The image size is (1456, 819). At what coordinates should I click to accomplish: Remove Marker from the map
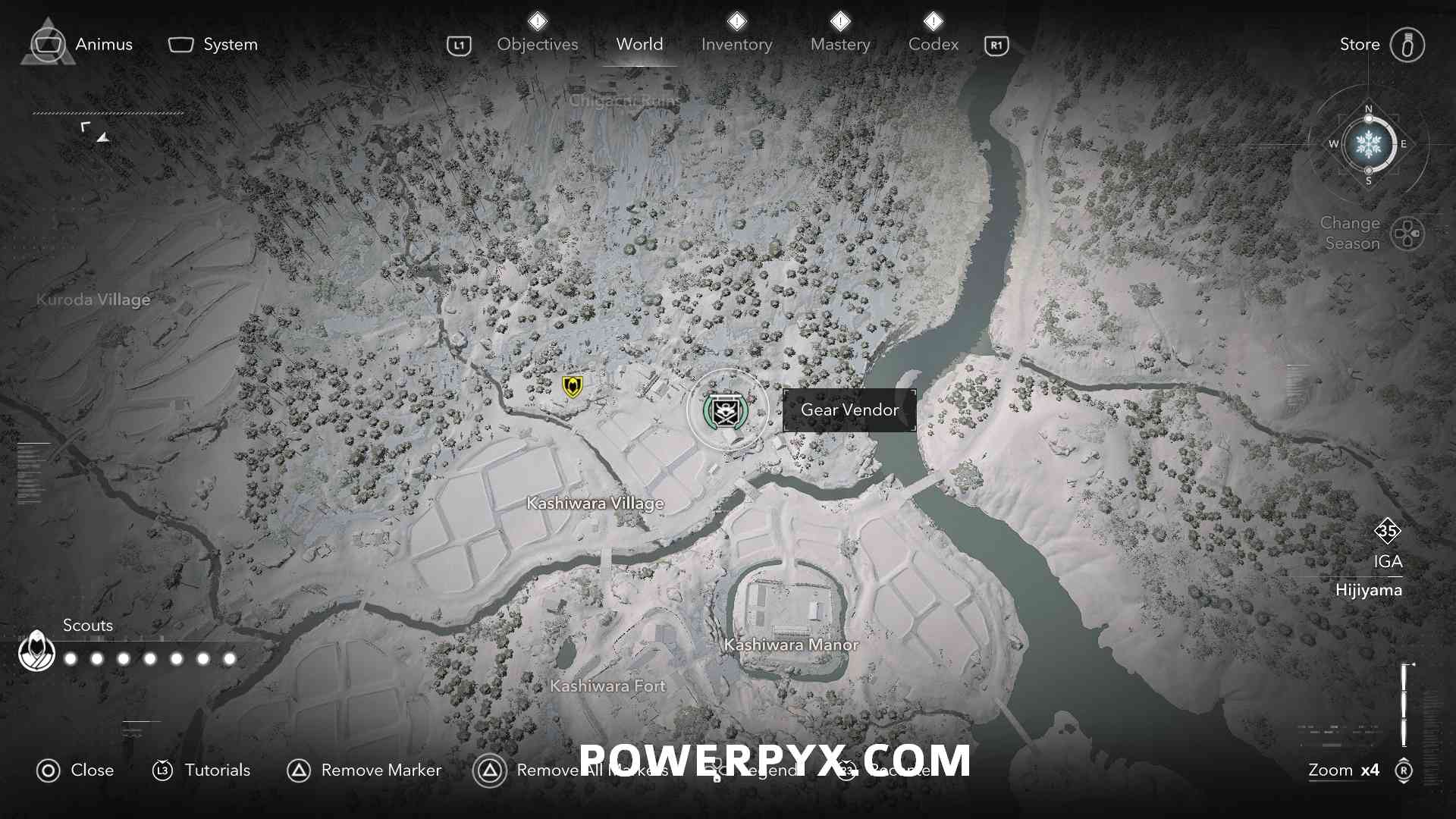[x=364, y=770]
